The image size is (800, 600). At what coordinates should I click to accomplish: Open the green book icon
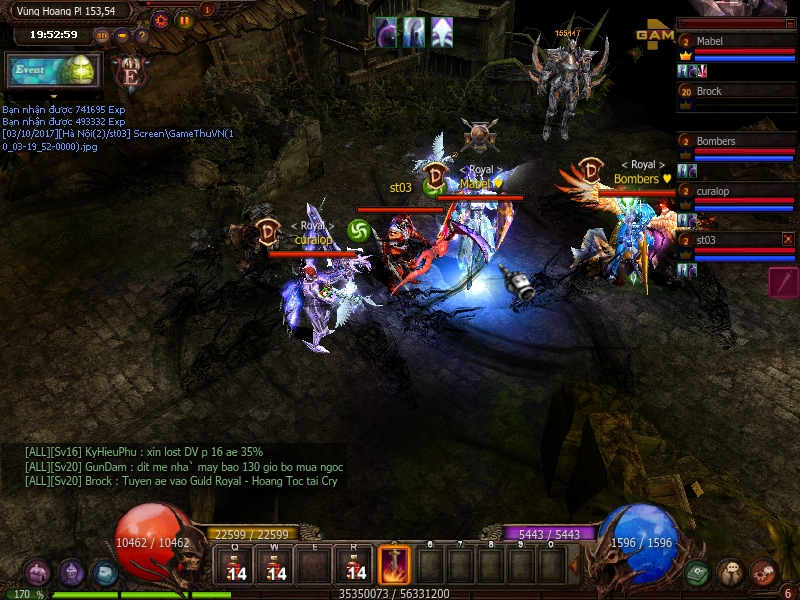(x=697, y=573)
